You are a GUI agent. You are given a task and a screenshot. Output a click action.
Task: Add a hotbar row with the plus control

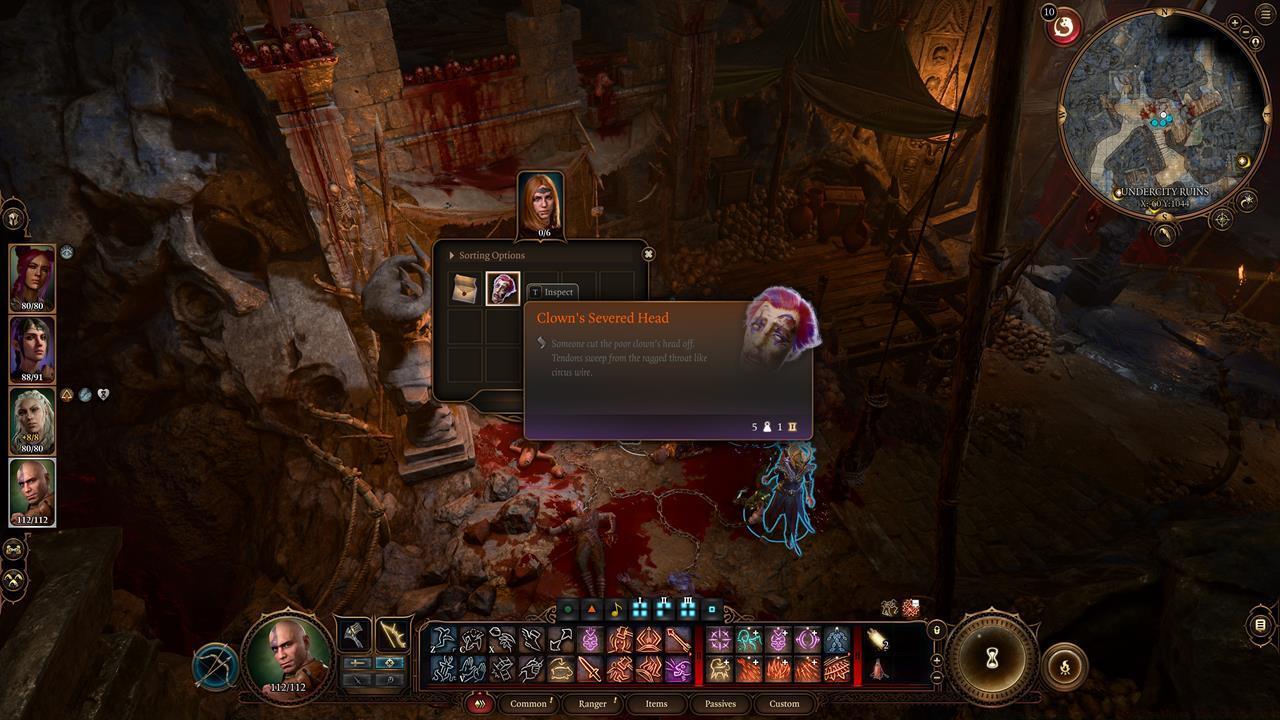(936, 661)
